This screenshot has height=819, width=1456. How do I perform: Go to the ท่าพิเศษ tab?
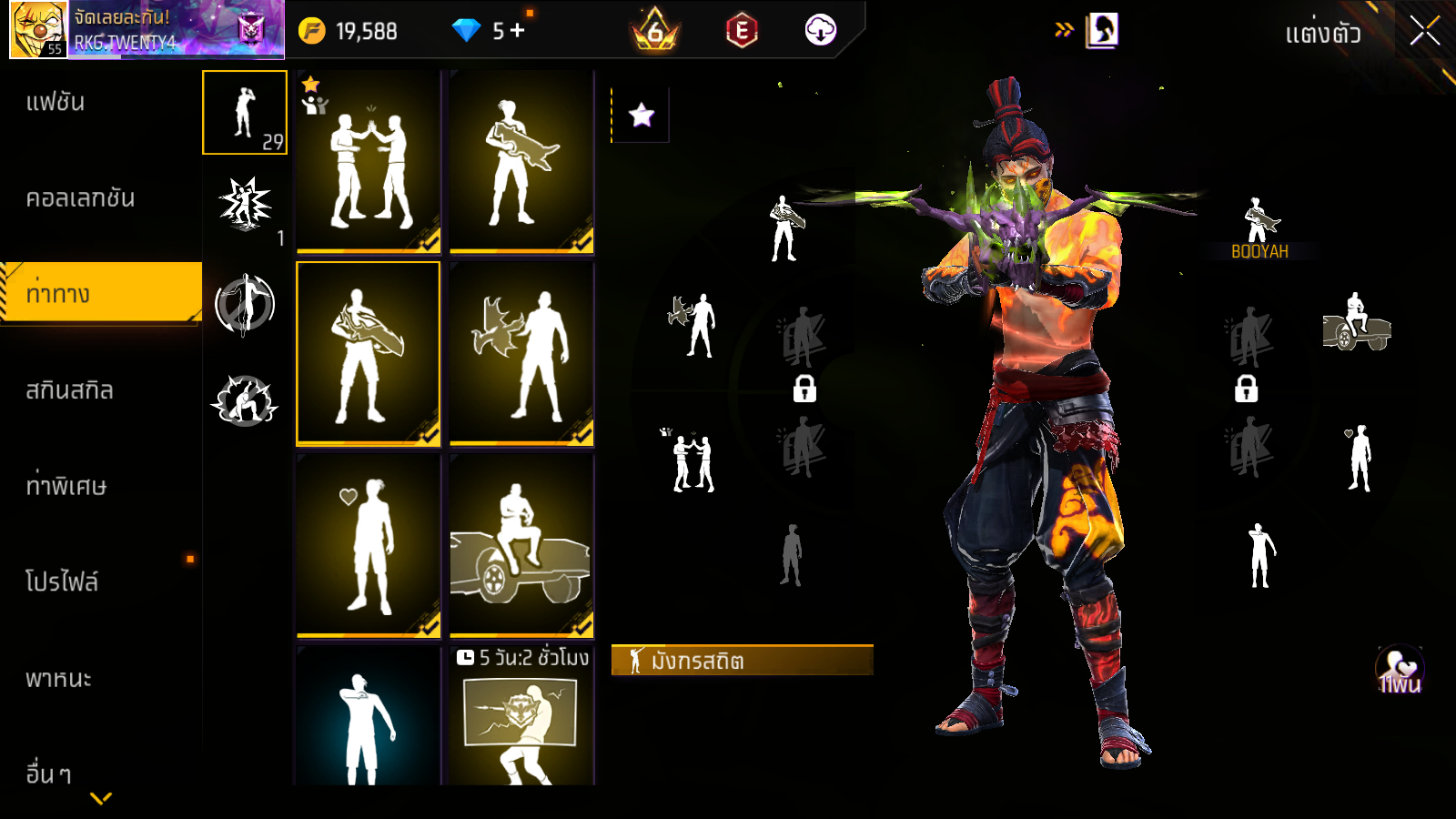pyautogui.click(x=66, y=486)
